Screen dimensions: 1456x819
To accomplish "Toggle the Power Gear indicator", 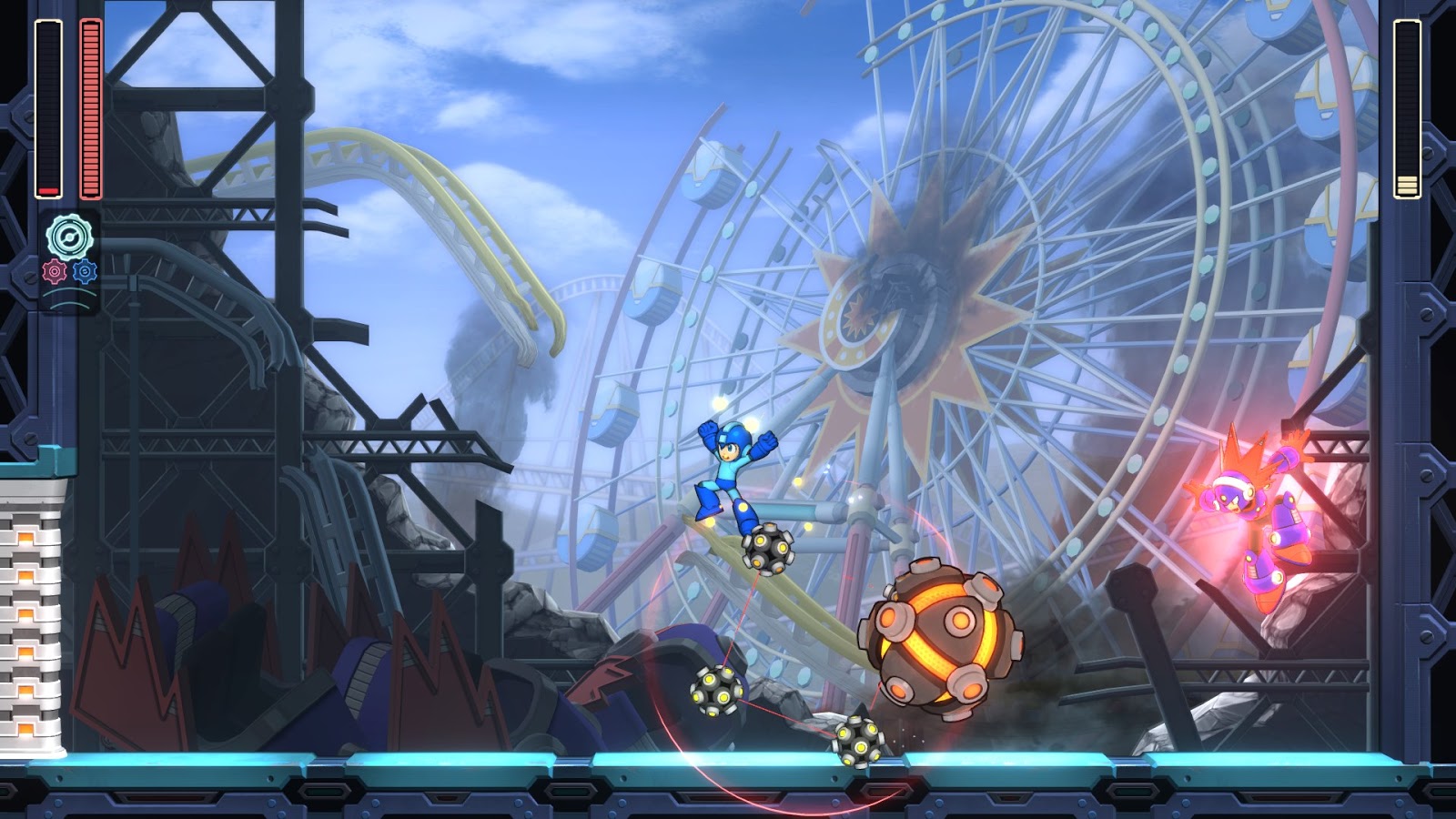I will 53,272.
